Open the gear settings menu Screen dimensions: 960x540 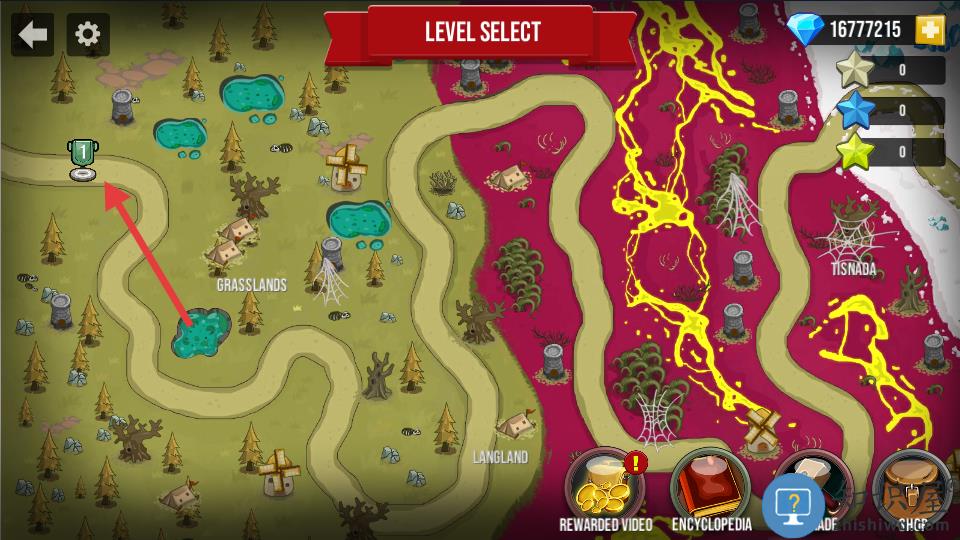coord(88,35)
